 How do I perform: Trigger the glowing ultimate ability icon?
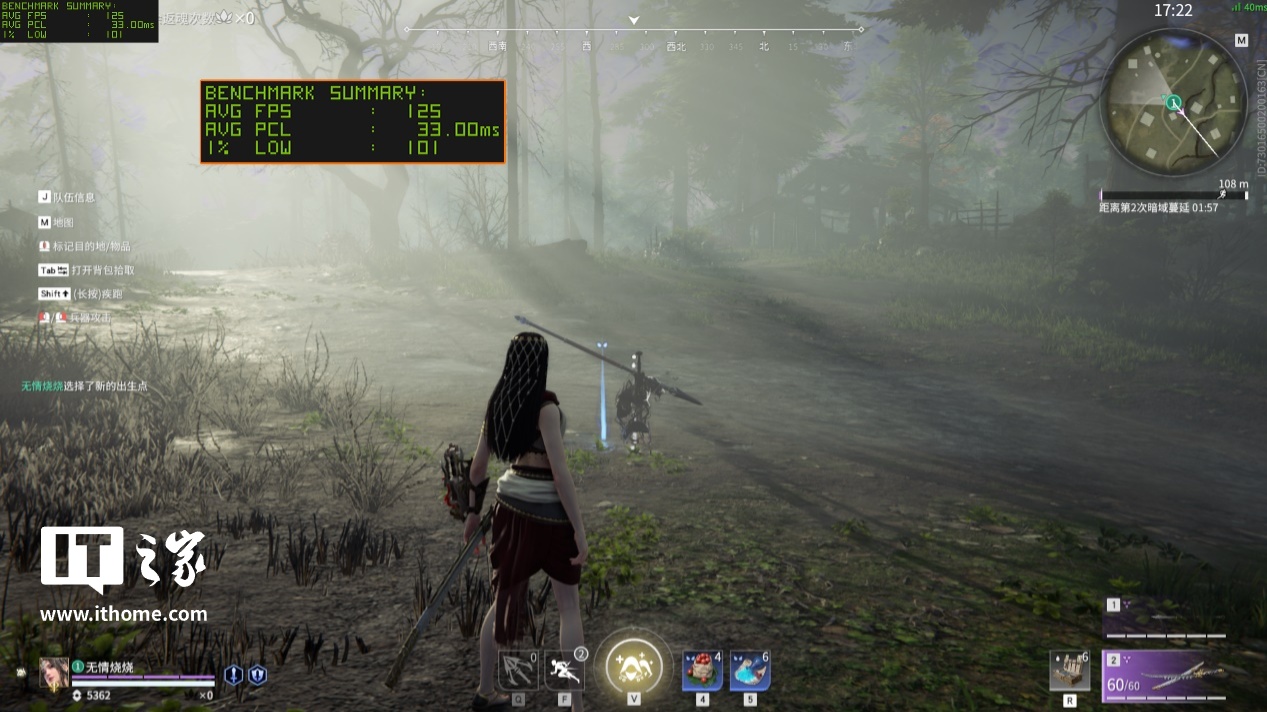(634, 664)
